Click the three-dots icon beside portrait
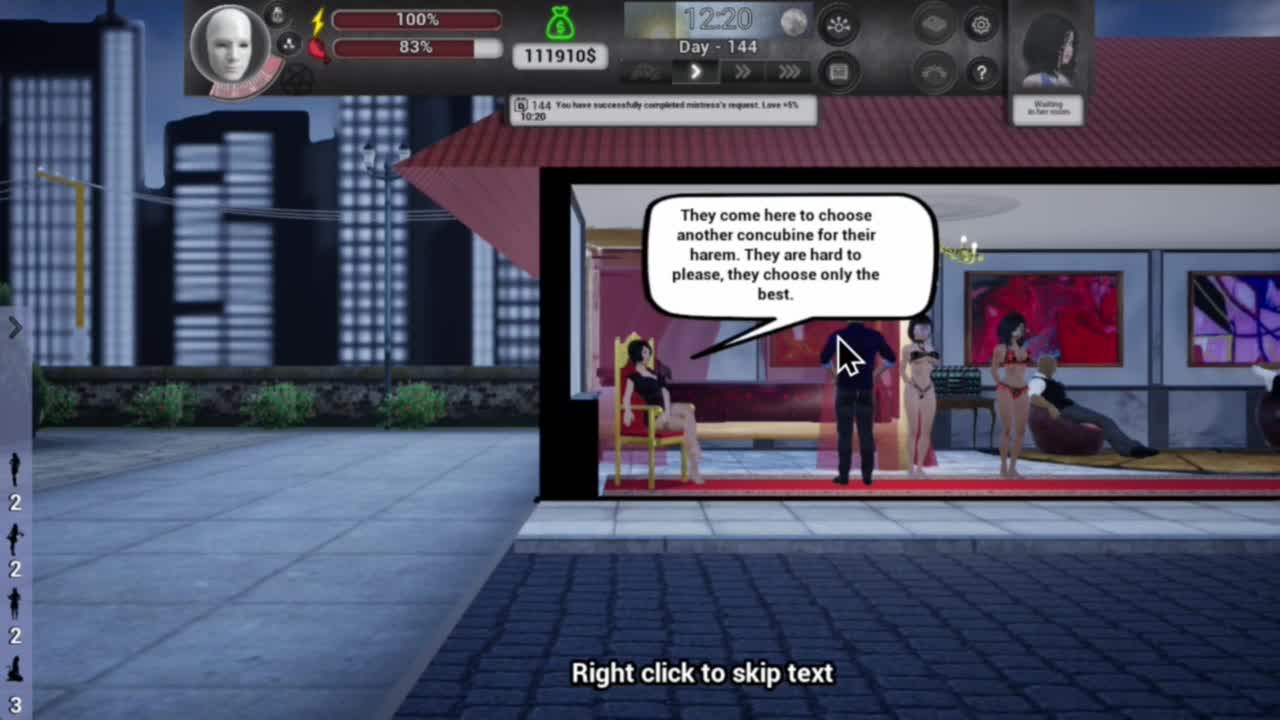Viewport: 1280px width, 720px height. 287,44
